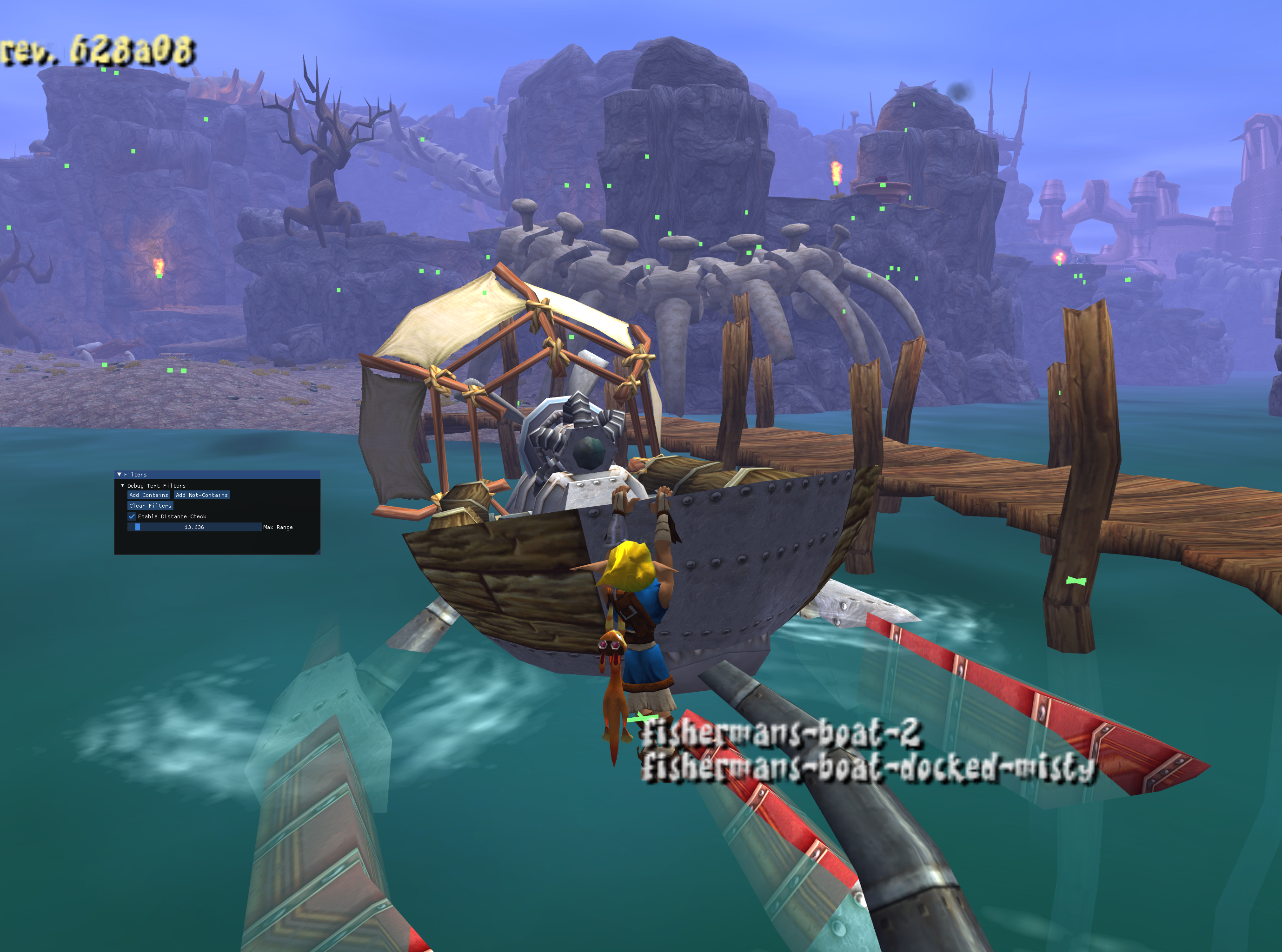Clear Filters in the debug panel
1282x952 pixels.
pyautogui.click(x=150, y=506)
